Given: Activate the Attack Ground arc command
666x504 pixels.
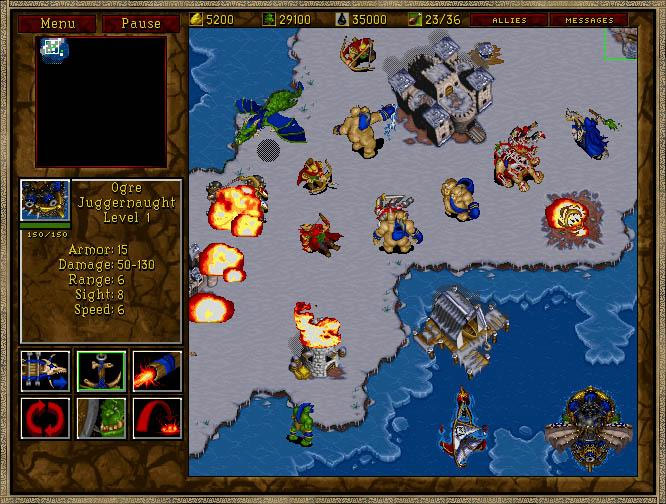Looking at the screenshot, I should tap(157, 416).
